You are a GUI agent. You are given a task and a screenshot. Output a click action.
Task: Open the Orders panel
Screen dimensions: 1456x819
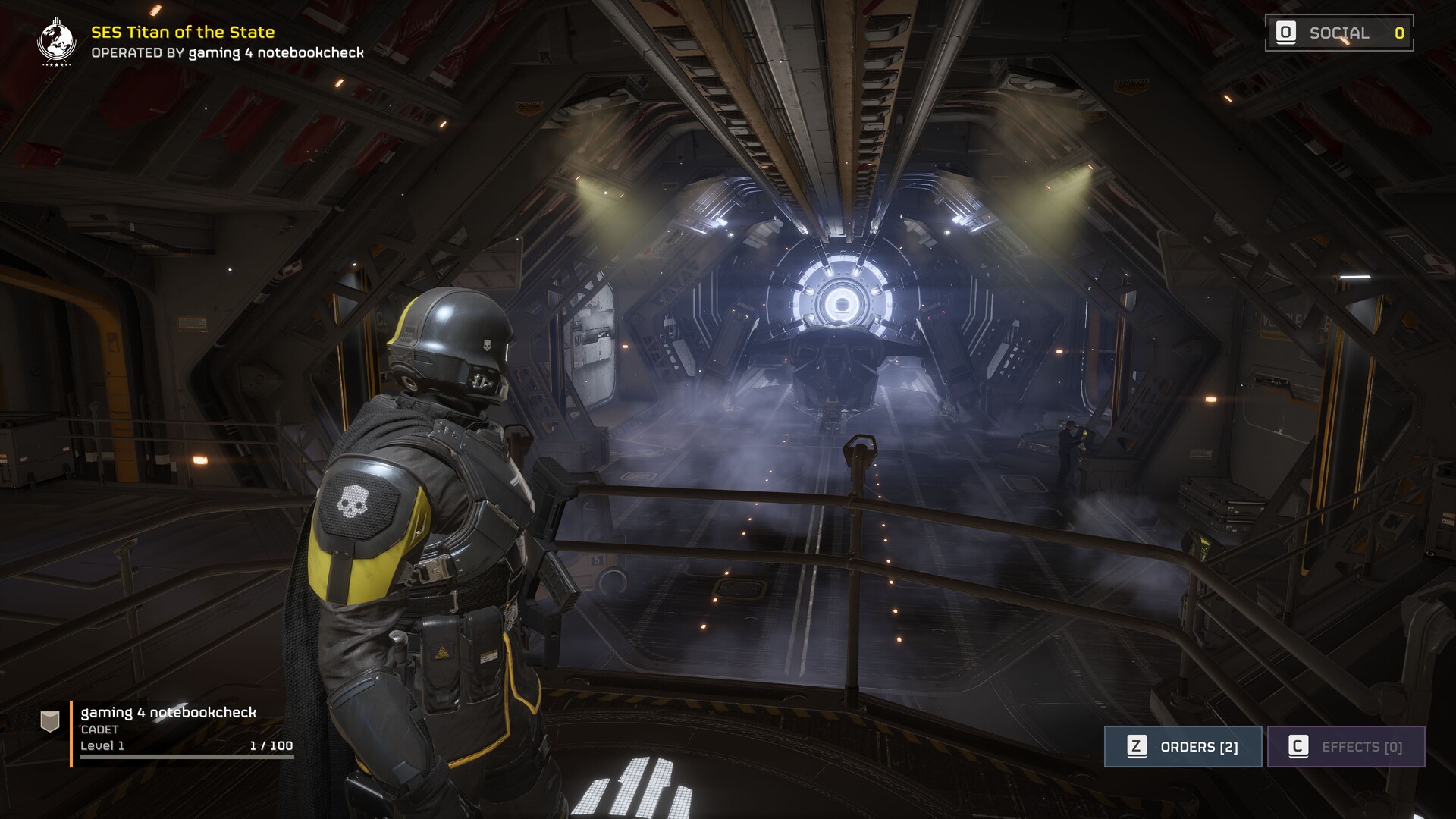pyautogui.click(x=1183, y=747)
